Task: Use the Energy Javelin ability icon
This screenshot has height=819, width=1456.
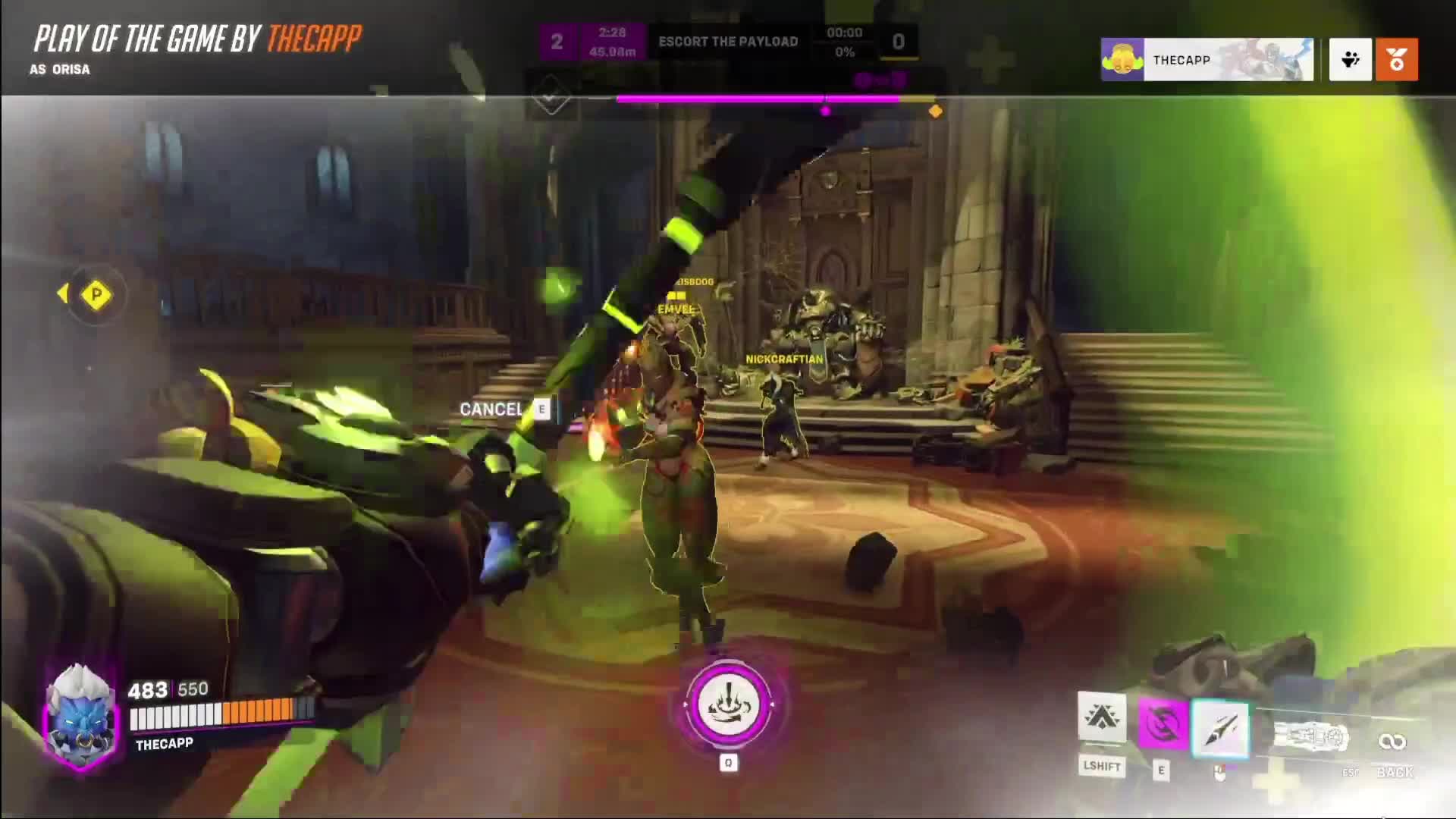Action: tap(1220, 728)
